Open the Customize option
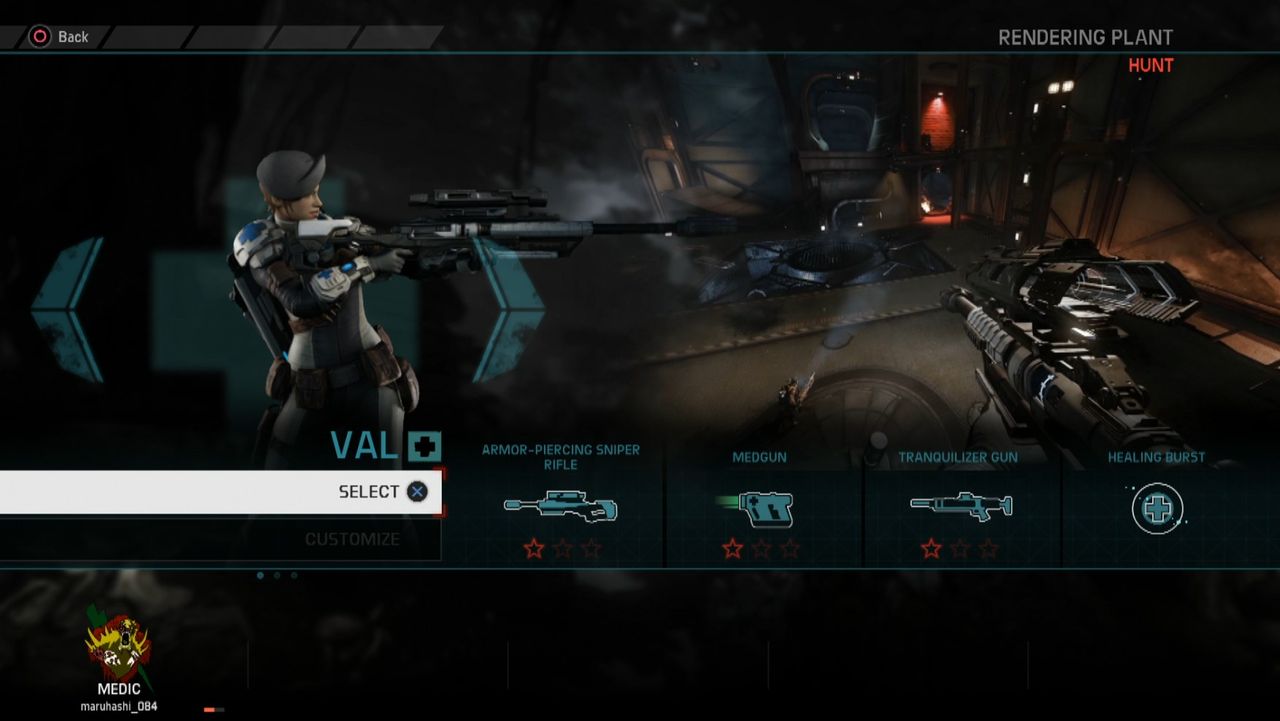Viewport: 1280px width, 721px height. point(352,539)
